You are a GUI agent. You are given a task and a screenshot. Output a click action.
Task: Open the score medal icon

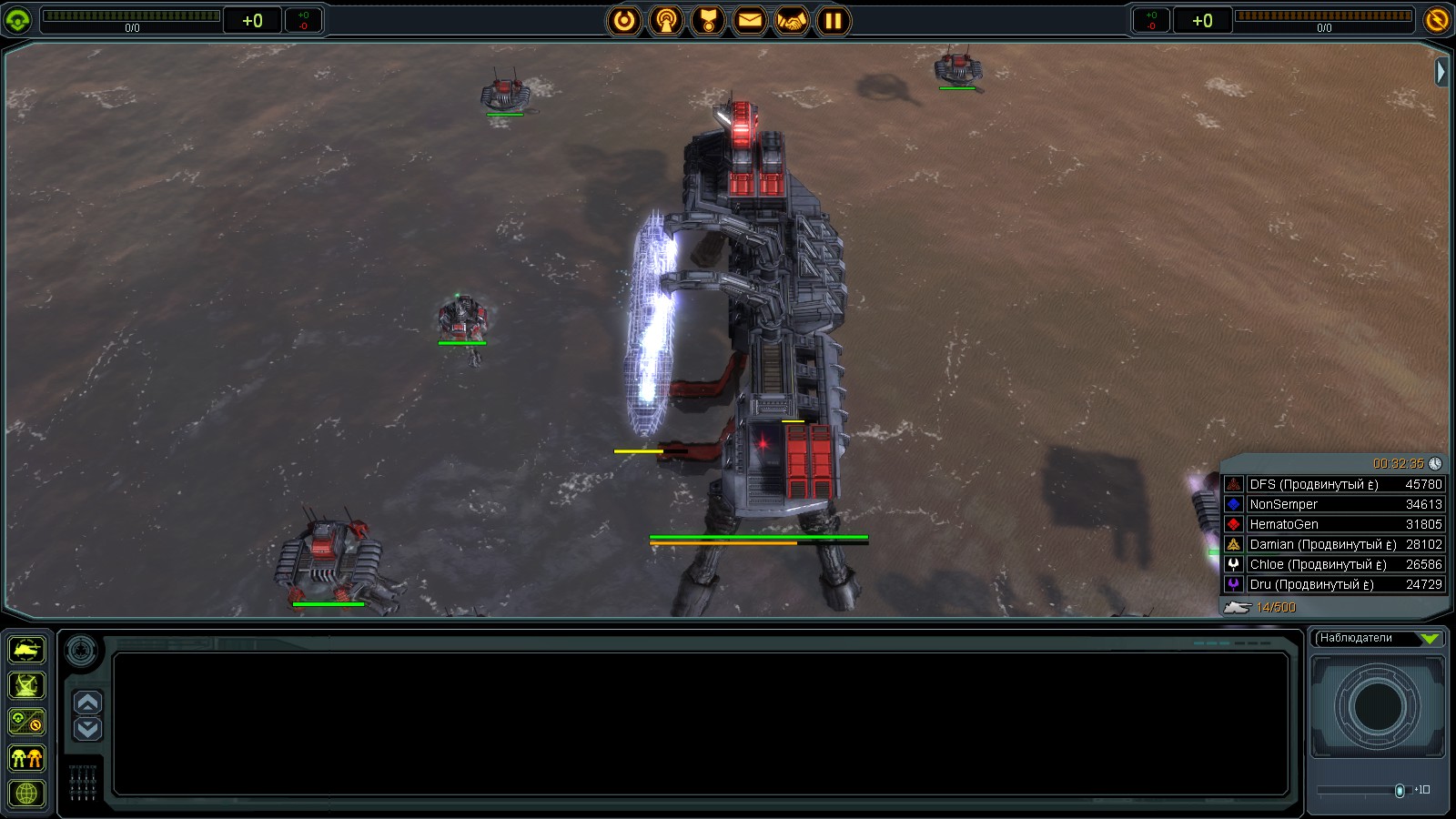[707, 22]
